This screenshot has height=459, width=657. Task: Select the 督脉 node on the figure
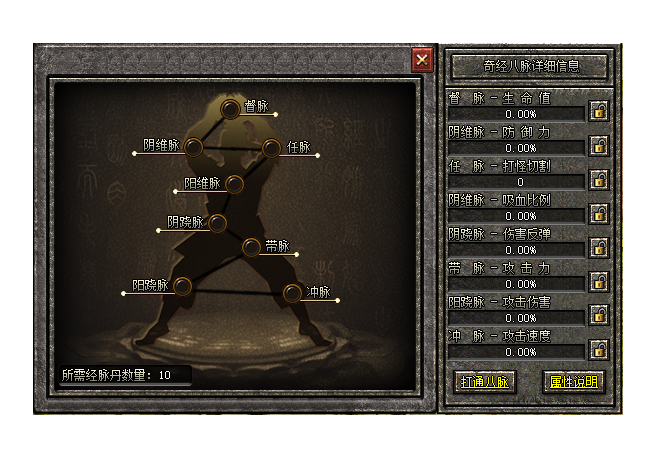(231, 109)
